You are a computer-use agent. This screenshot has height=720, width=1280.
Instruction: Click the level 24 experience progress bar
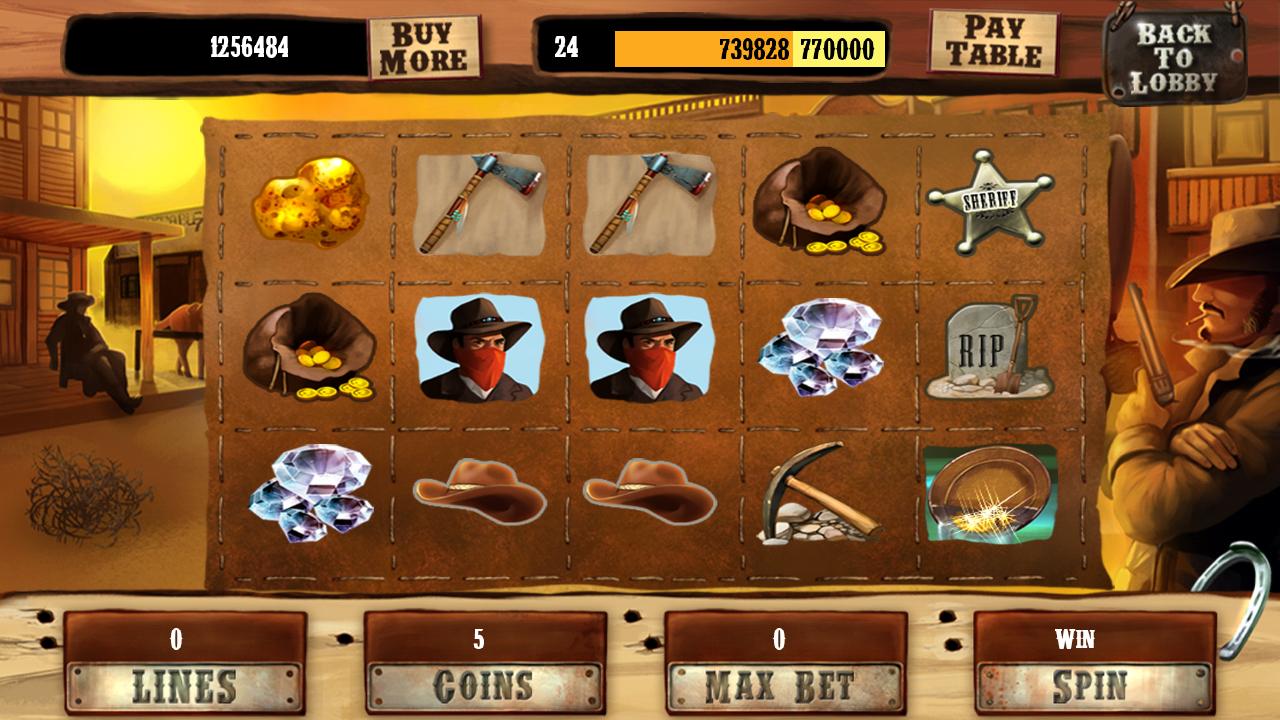click(x=750, y=46)
